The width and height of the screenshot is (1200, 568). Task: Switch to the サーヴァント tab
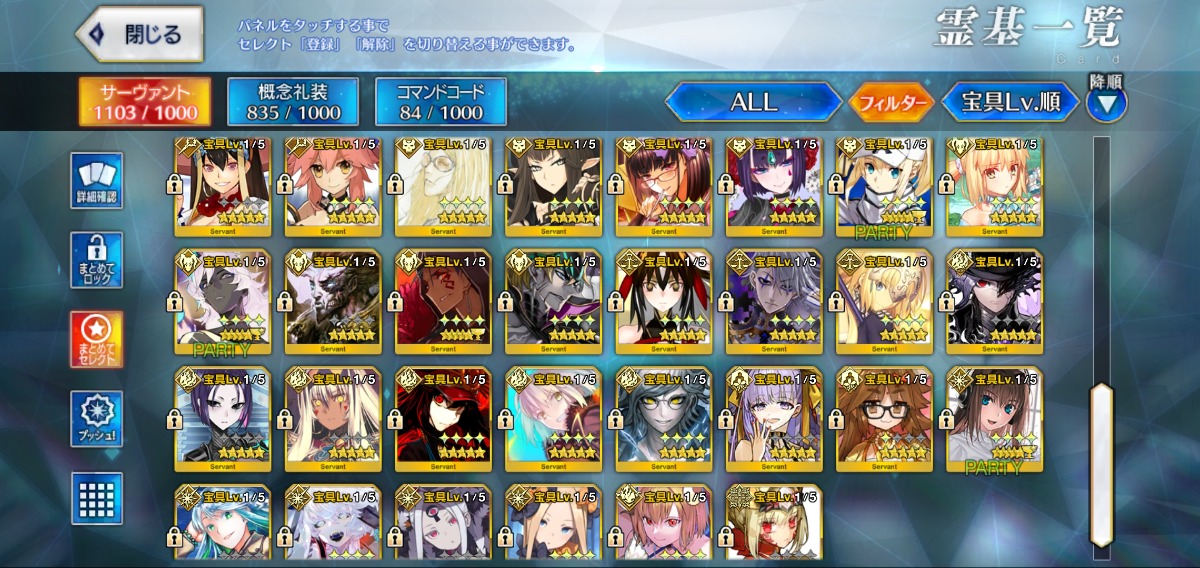tap(146, 102)
